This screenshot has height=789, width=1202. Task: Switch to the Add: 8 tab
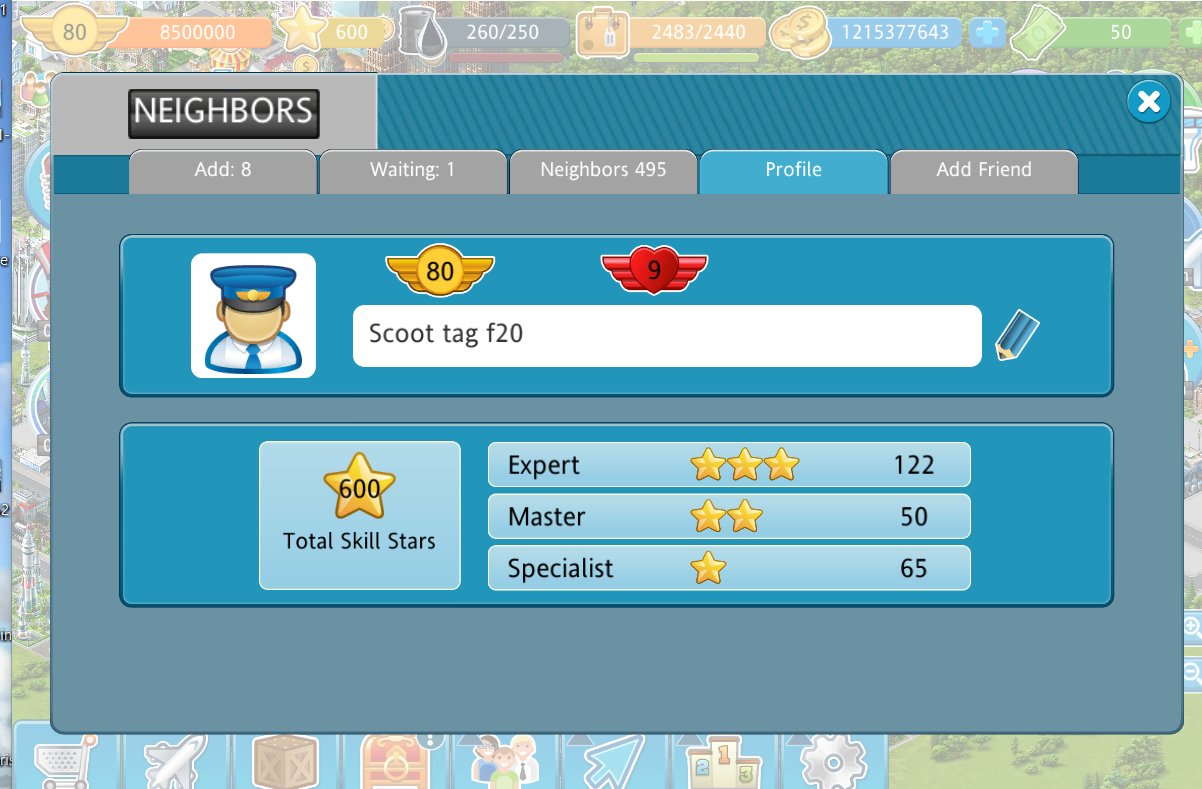tap(223, 170)
